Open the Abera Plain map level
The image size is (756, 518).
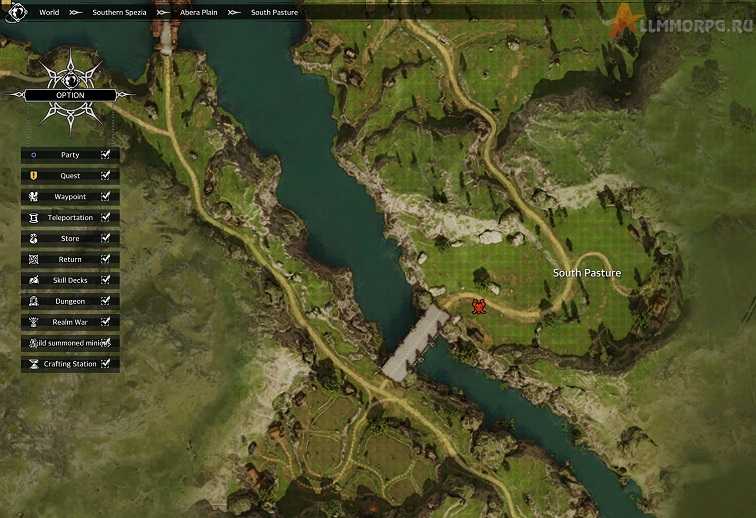tap(197, 13)
